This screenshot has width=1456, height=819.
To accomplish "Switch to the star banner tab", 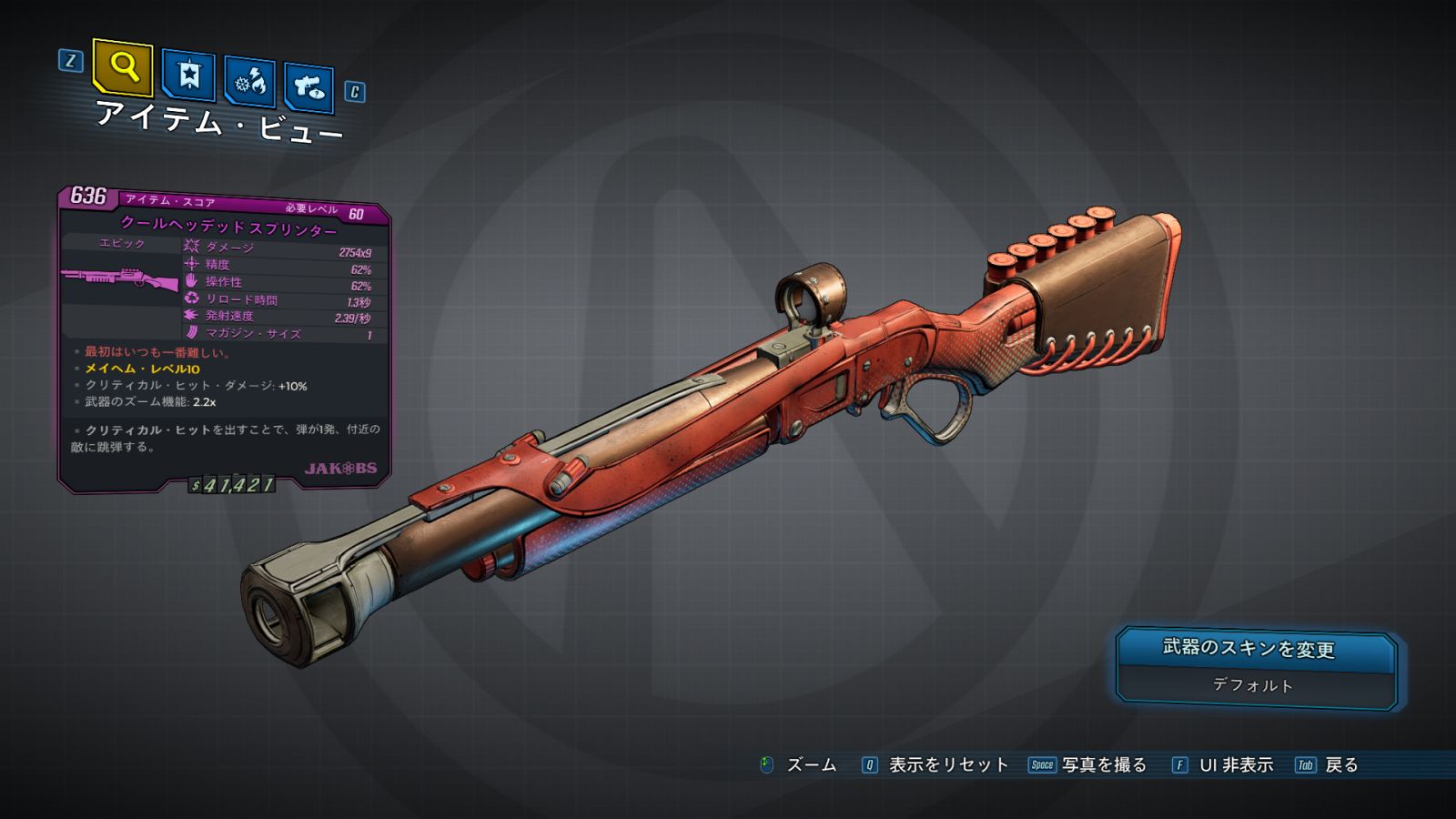I will [188, 76].
